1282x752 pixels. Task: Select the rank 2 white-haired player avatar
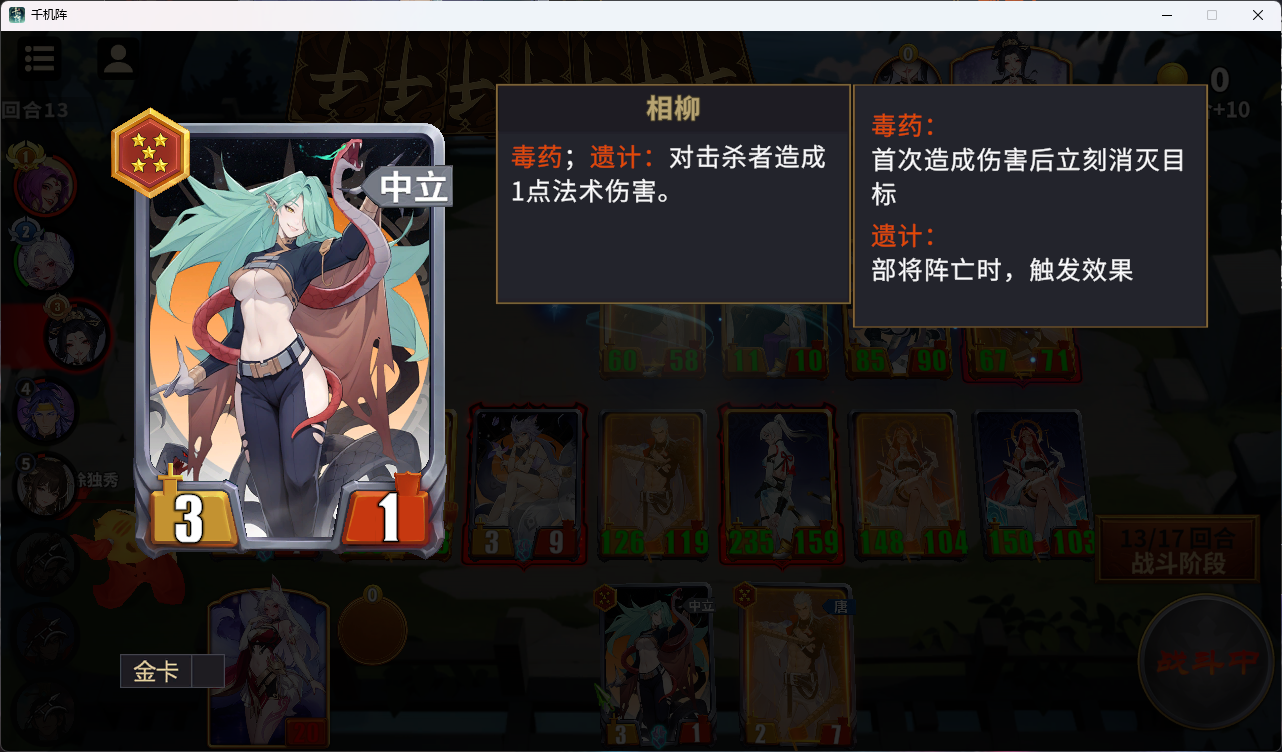point(46,260)
